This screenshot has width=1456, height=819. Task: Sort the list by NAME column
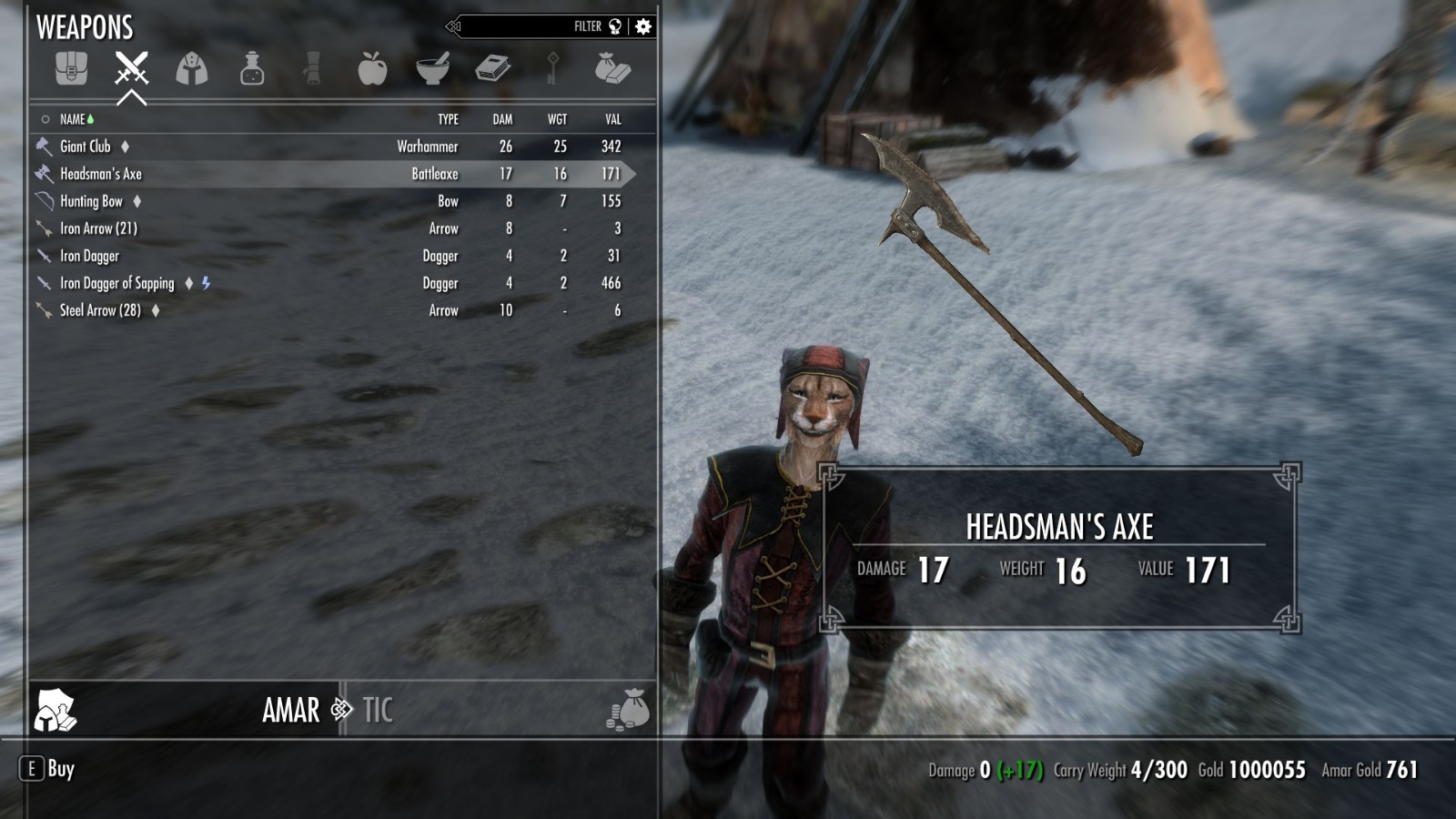click(73, 119)
